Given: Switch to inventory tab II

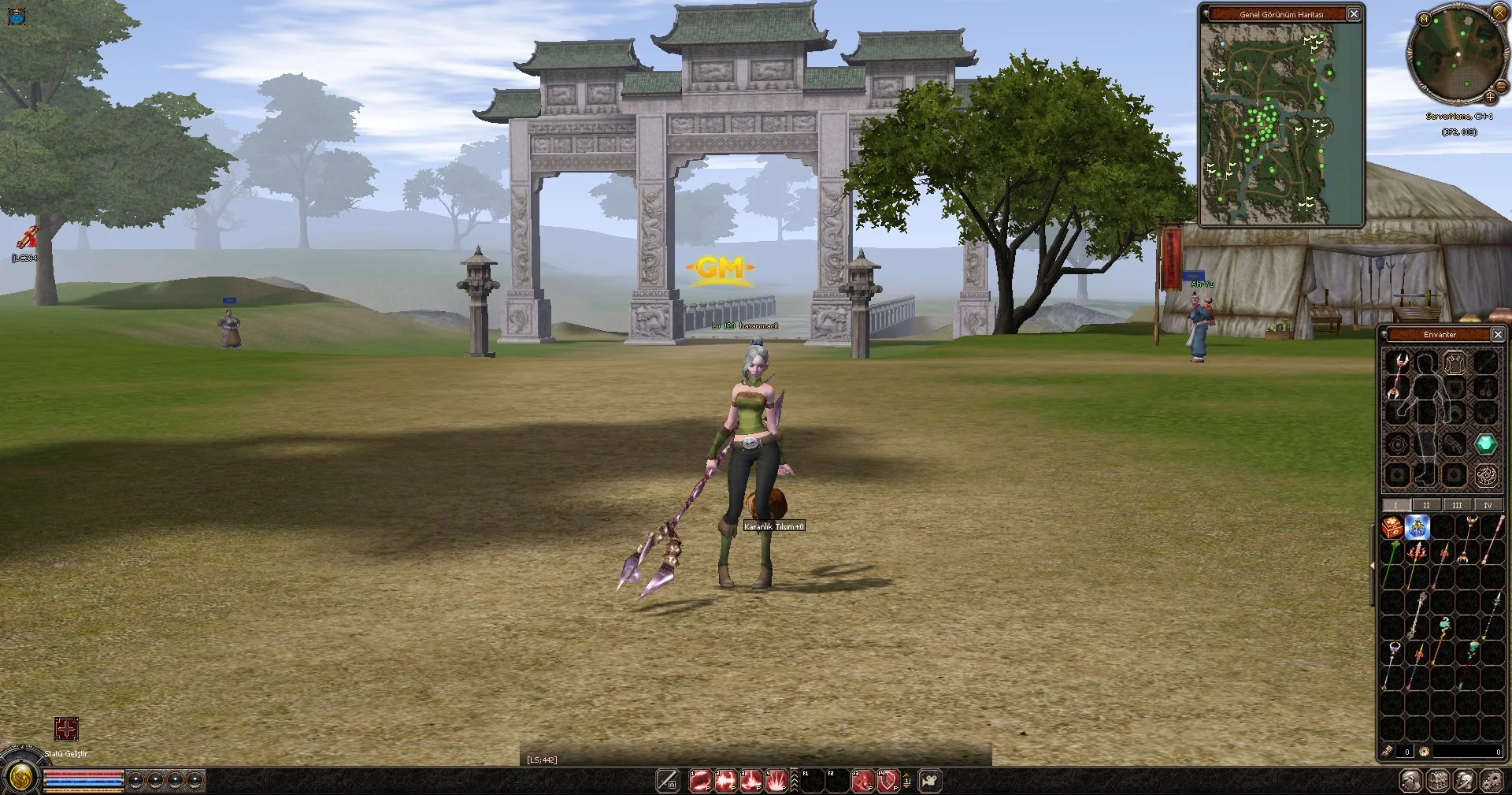Looking at the screenshot, I should 1427,505.
